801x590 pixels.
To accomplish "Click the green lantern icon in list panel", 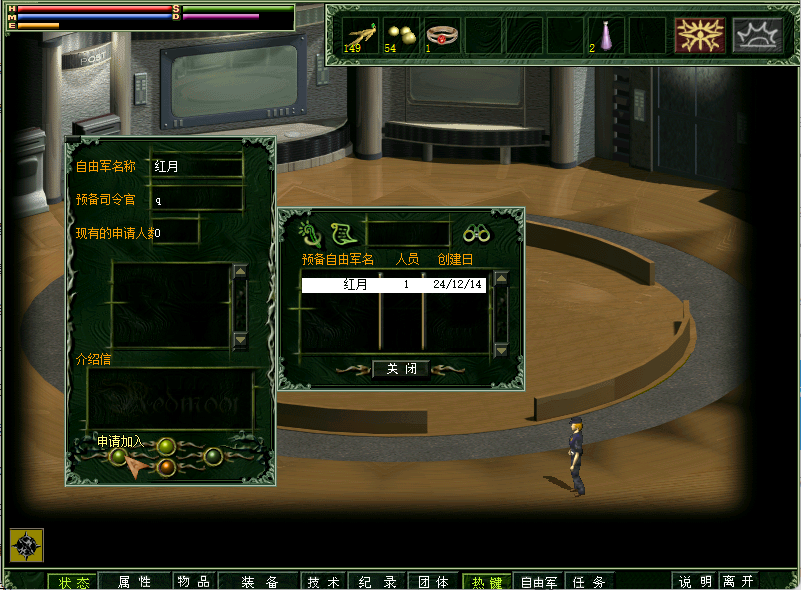I will pos(311,234).
